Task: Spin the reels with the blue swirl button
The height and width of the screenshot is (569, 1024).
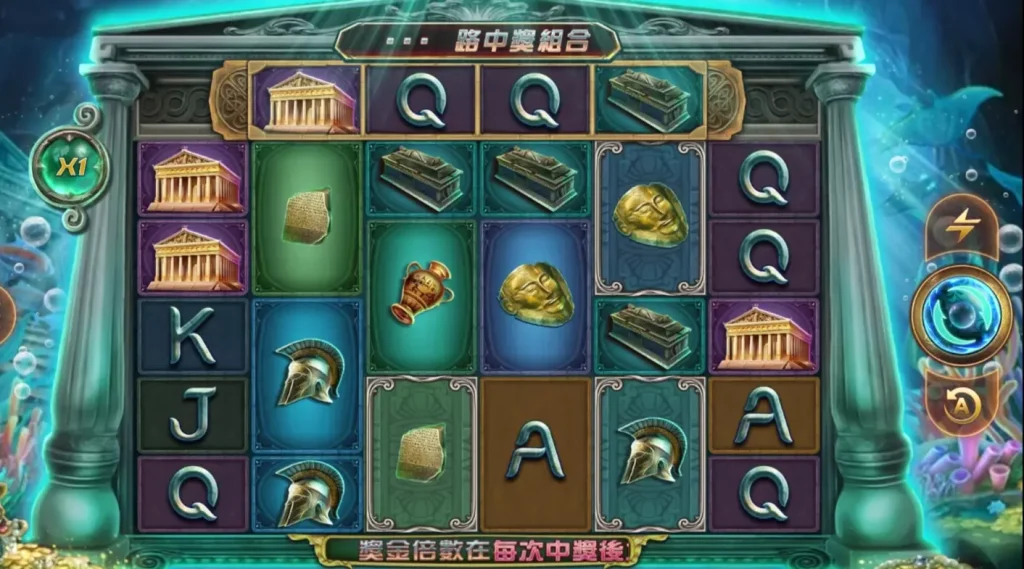Action: (x=961, y=315)
